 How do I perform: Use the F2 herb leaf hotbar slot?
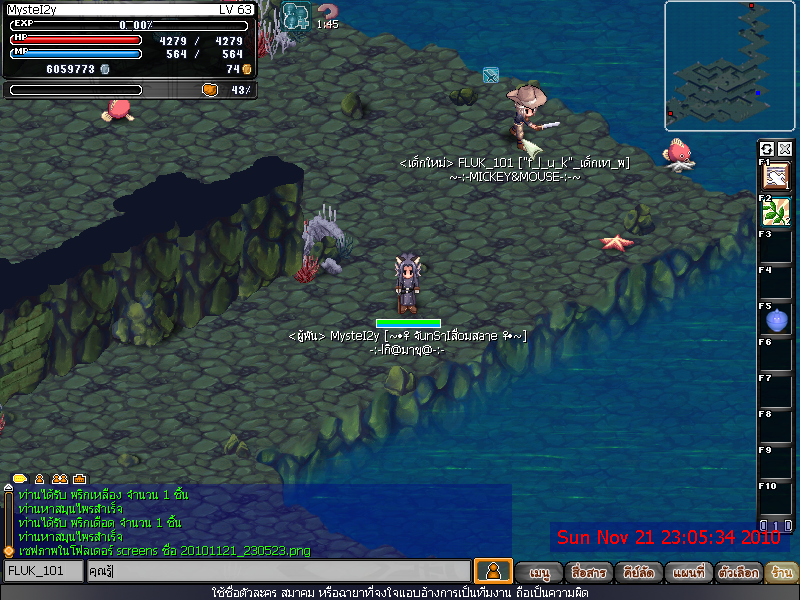pos(774,212)
